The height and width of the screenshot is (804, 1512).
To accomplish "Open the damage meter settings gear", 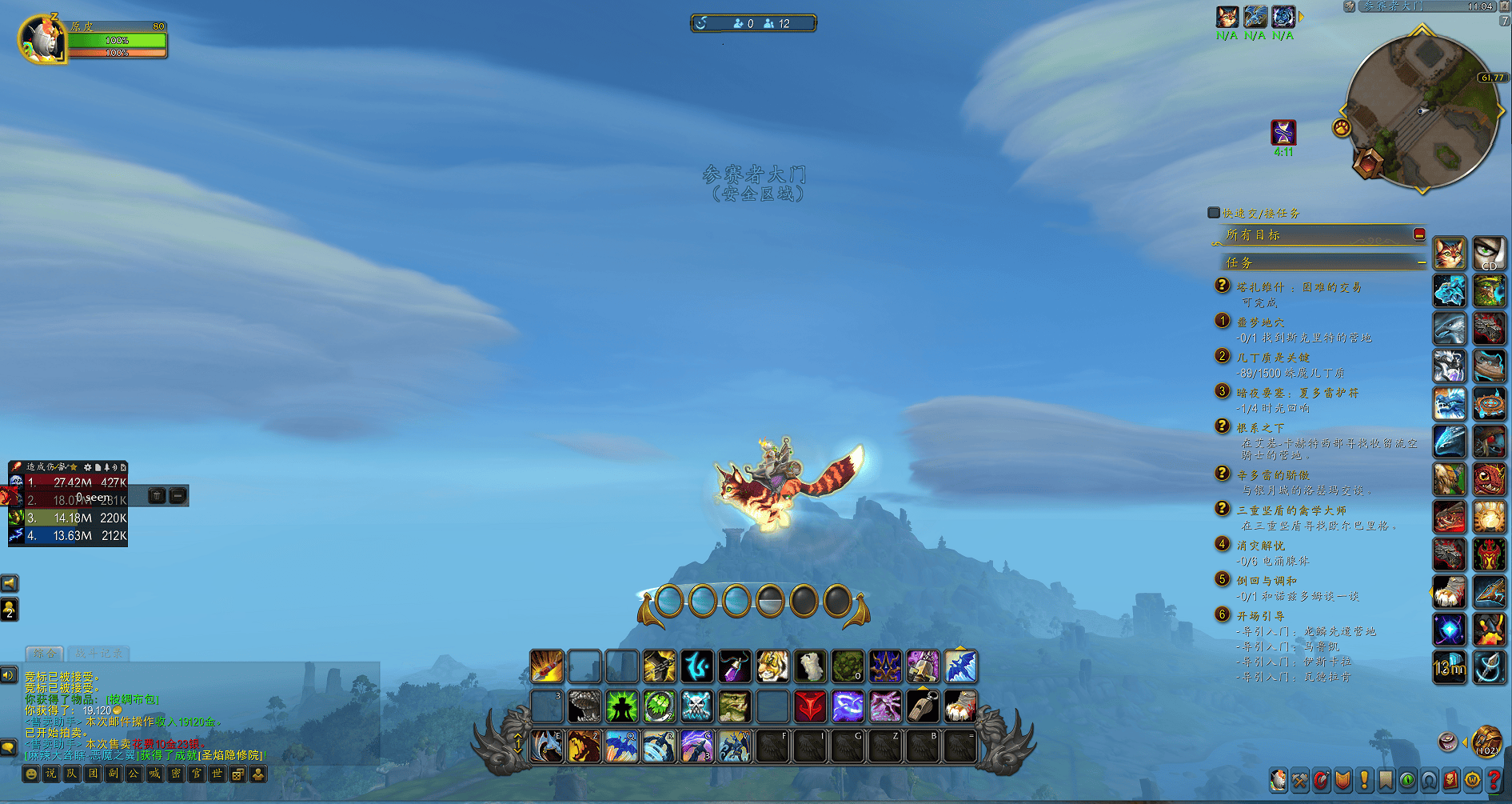I will (87, 466).
